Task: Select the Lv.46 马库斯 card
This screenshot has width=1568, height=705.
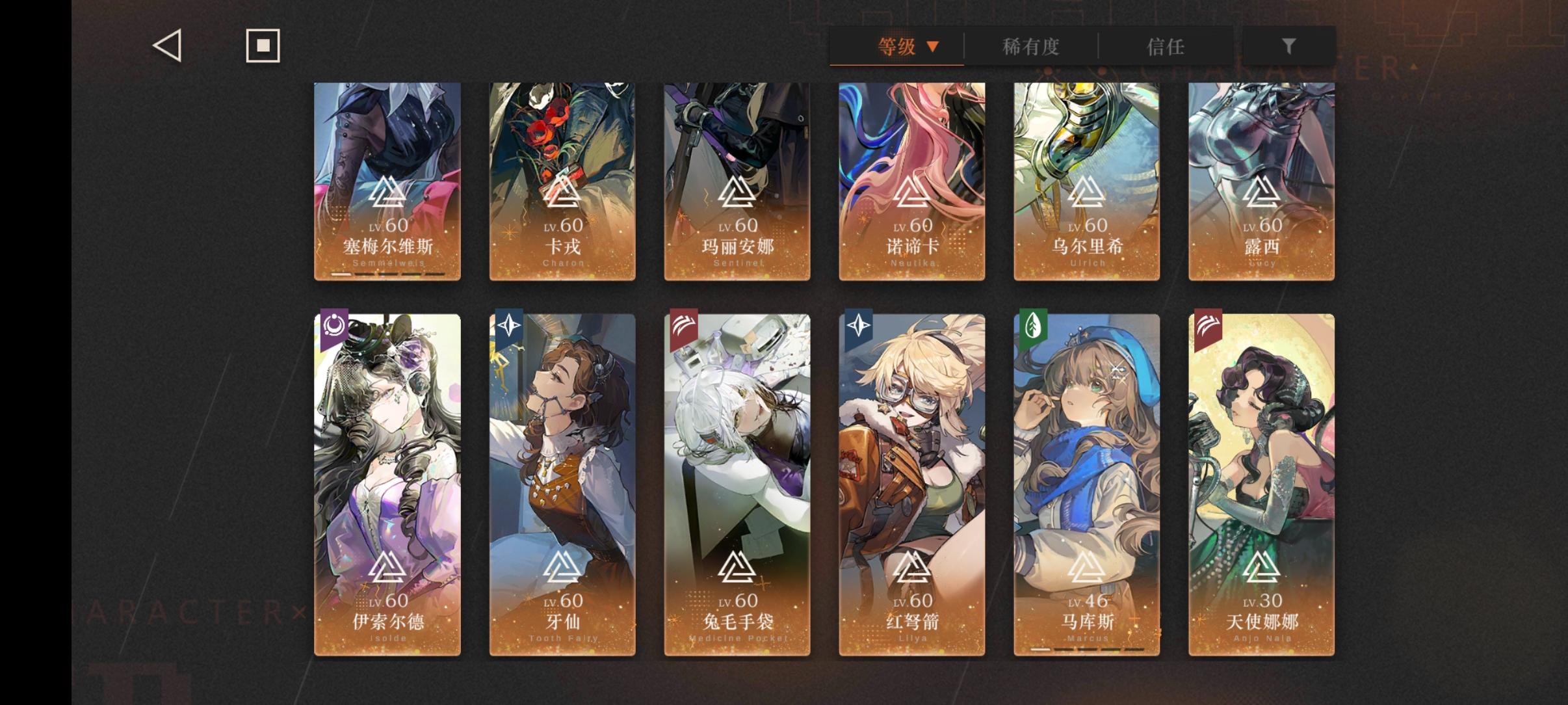Action: 1086,481
